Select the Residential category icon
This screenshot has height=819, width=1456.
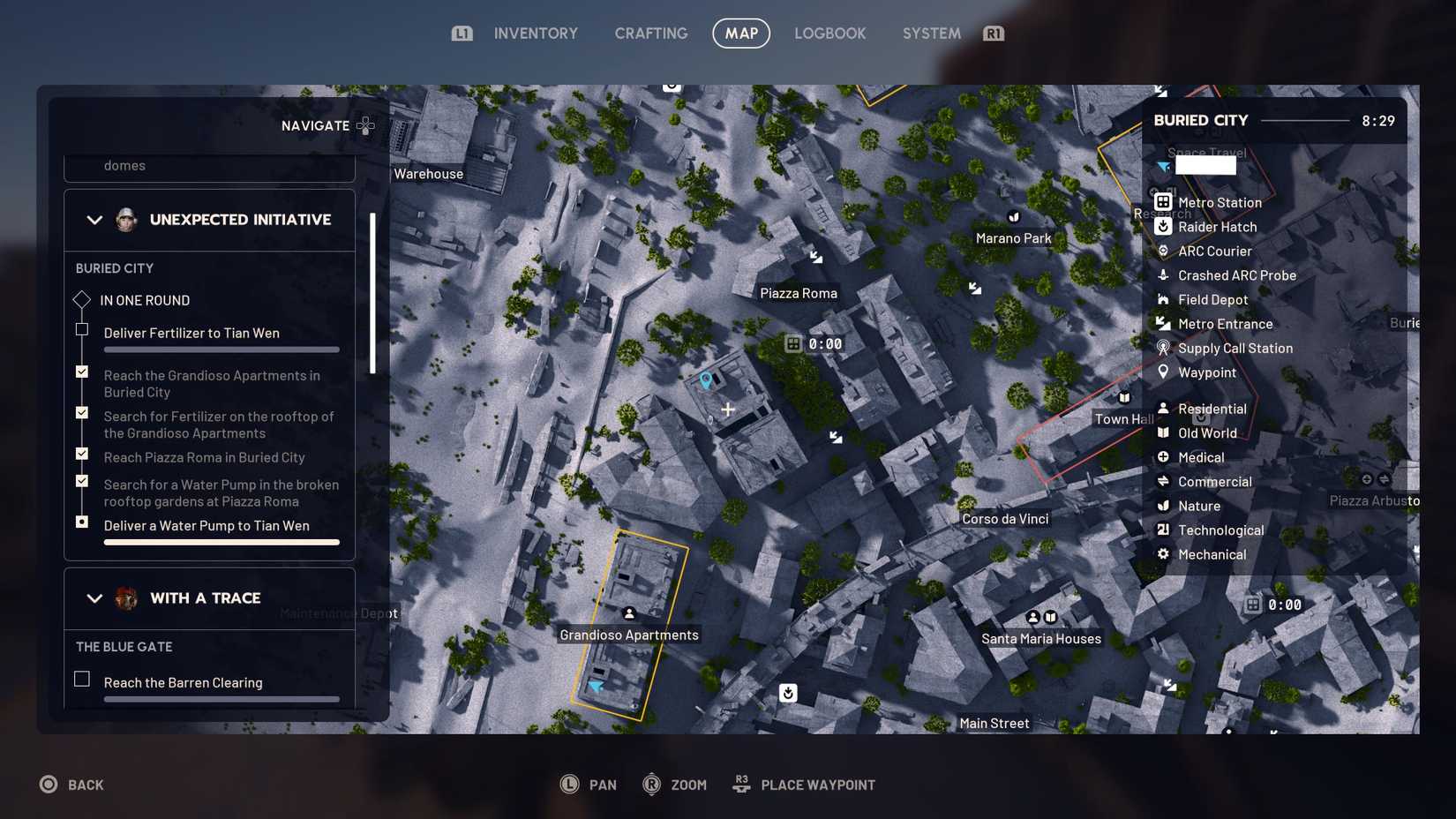point(1165,409)
